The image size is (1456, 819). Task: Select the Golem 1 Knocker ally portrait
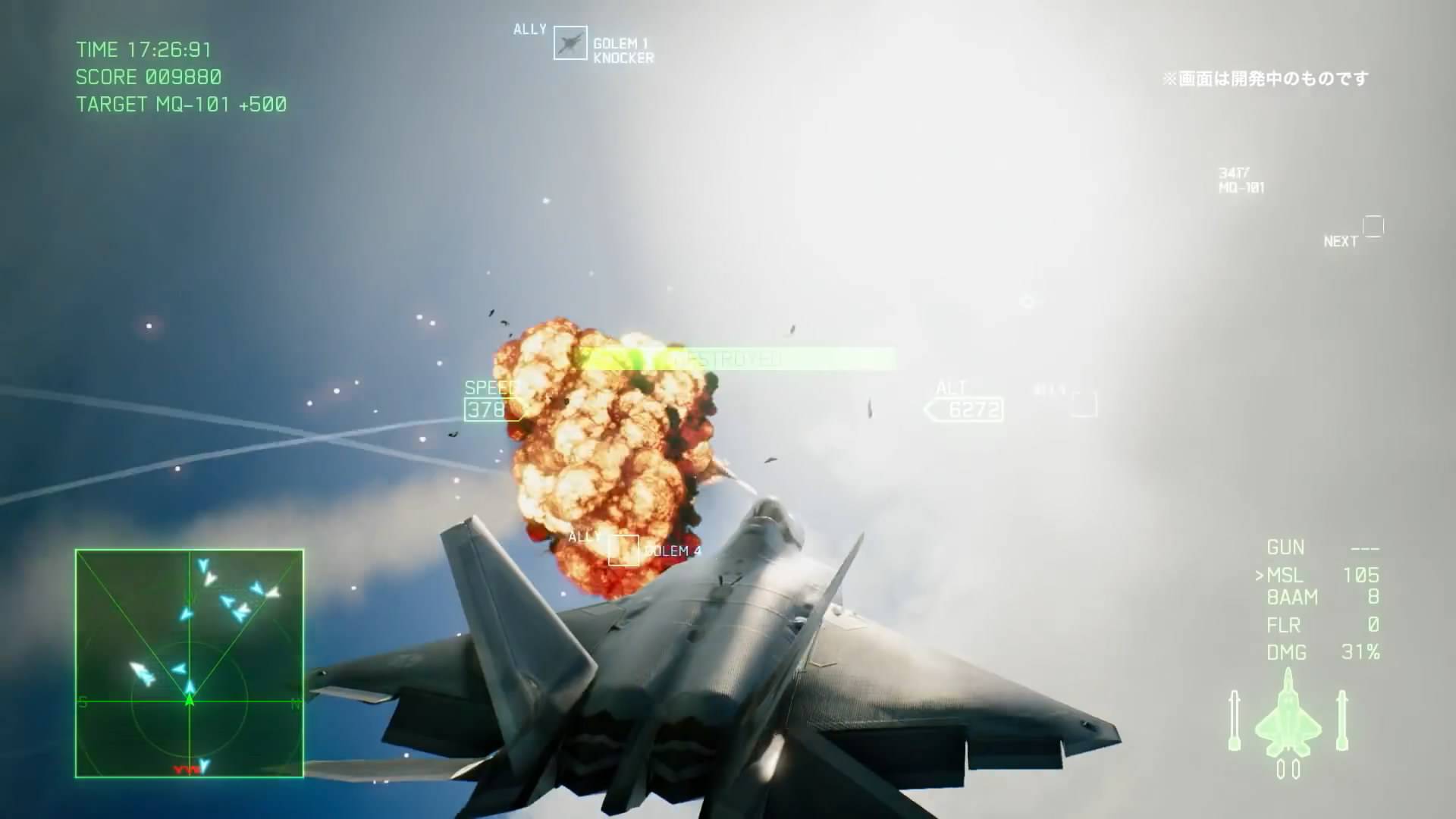pos(570,43)
